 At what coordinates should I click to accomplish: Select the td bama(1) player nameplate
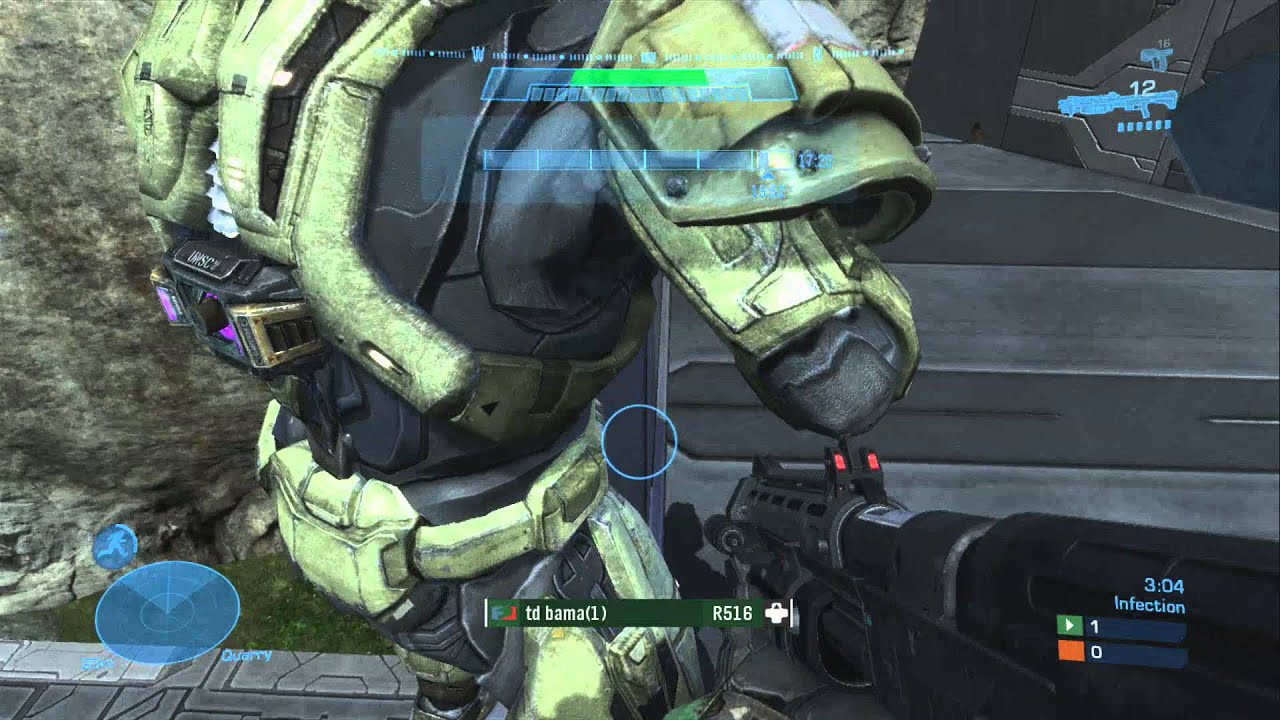coord(566,613)
